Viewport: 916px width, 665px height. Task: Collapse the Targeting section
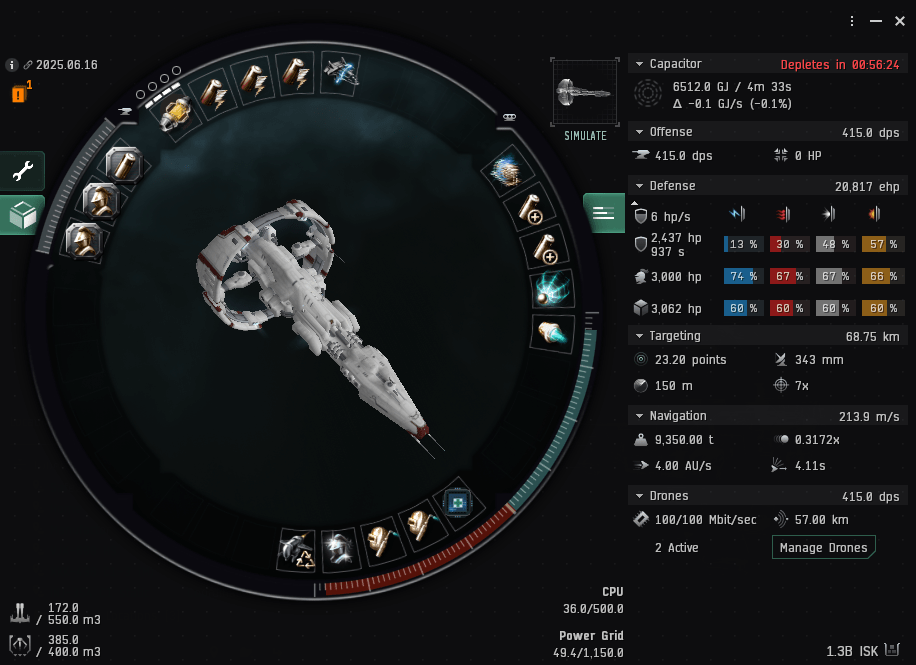640,336
